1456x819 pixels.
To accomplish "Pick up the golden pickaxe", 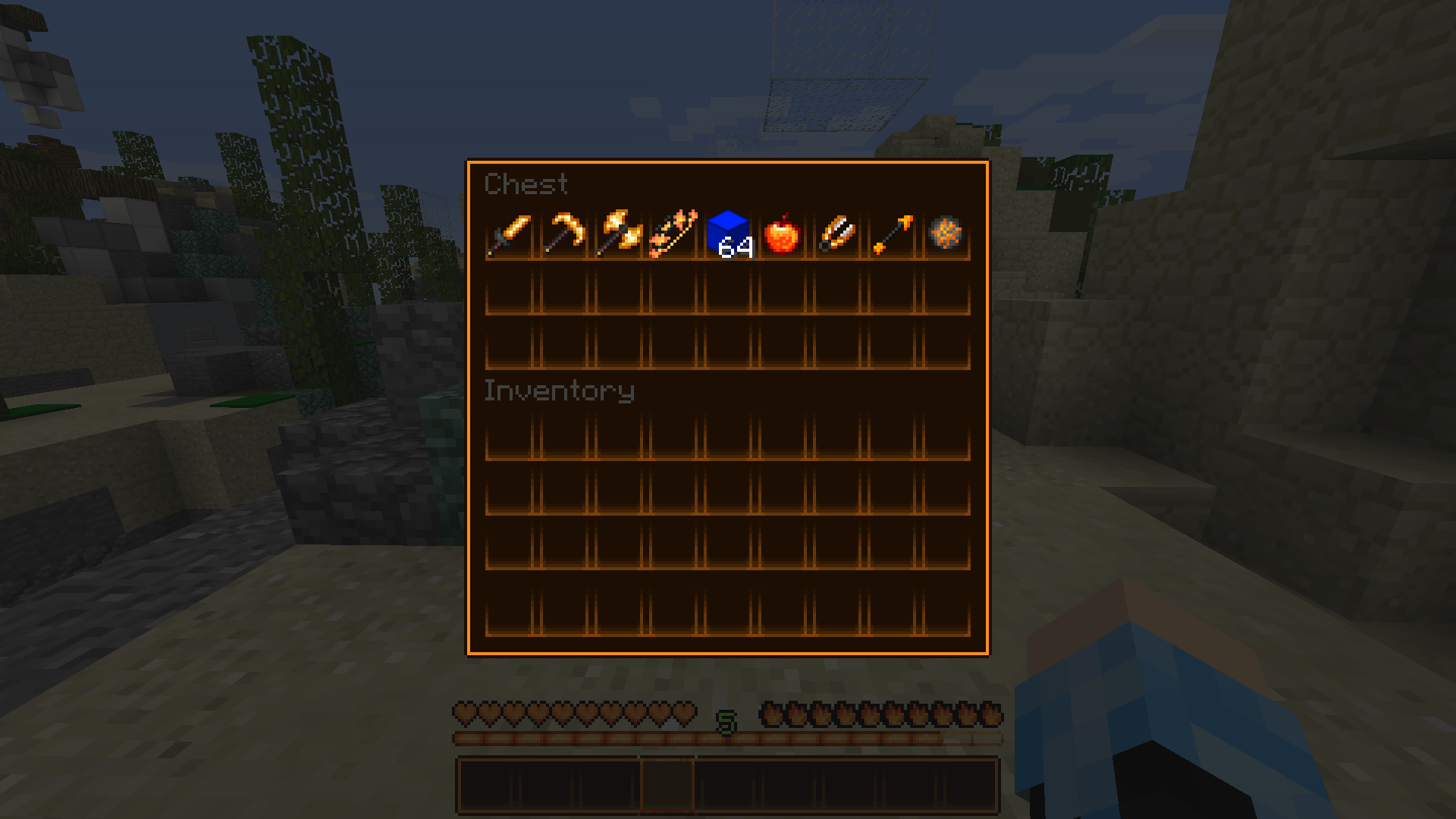I will pos(563,234).
